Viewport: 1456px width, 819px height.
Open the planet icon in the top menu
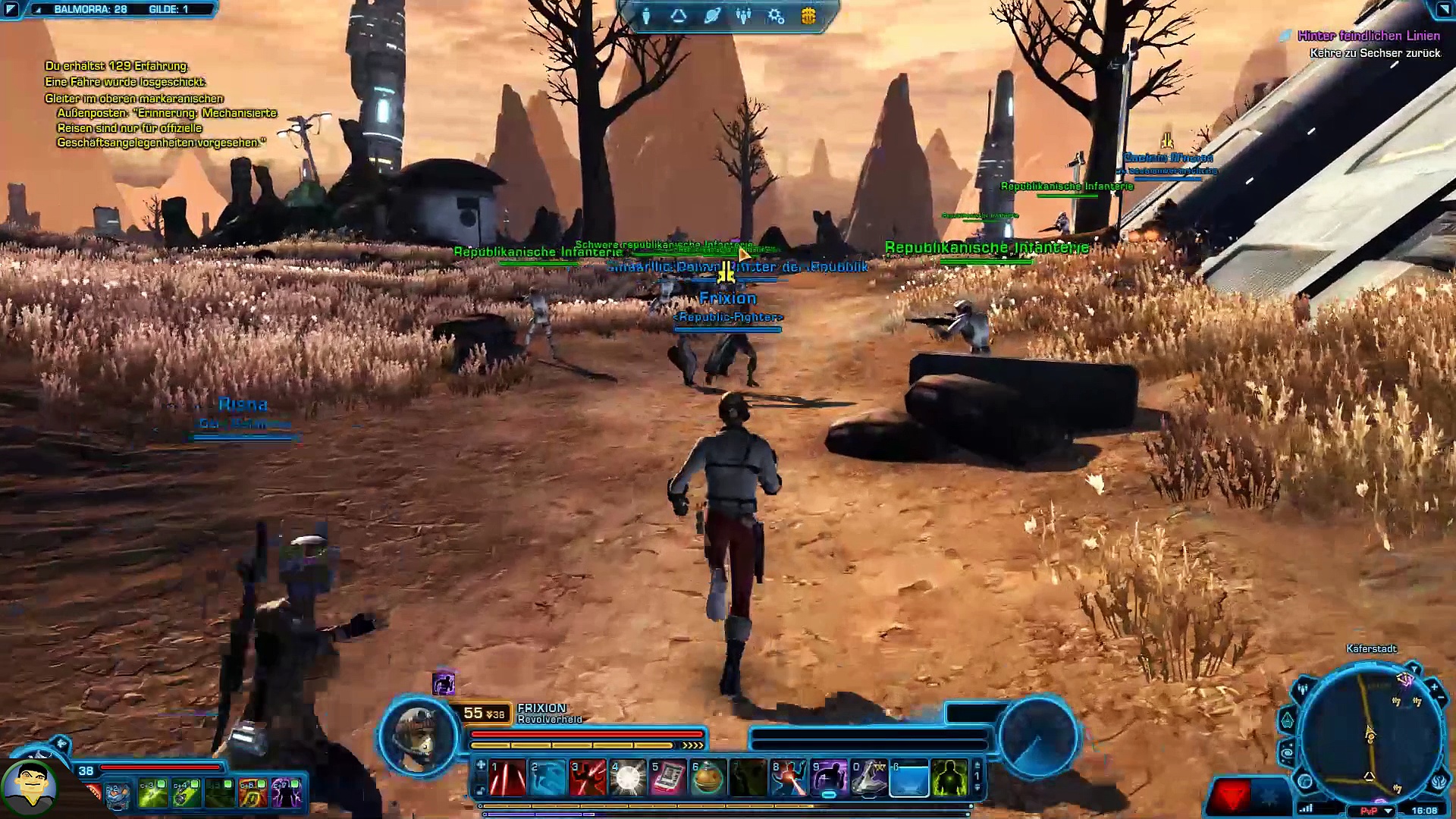711,16
